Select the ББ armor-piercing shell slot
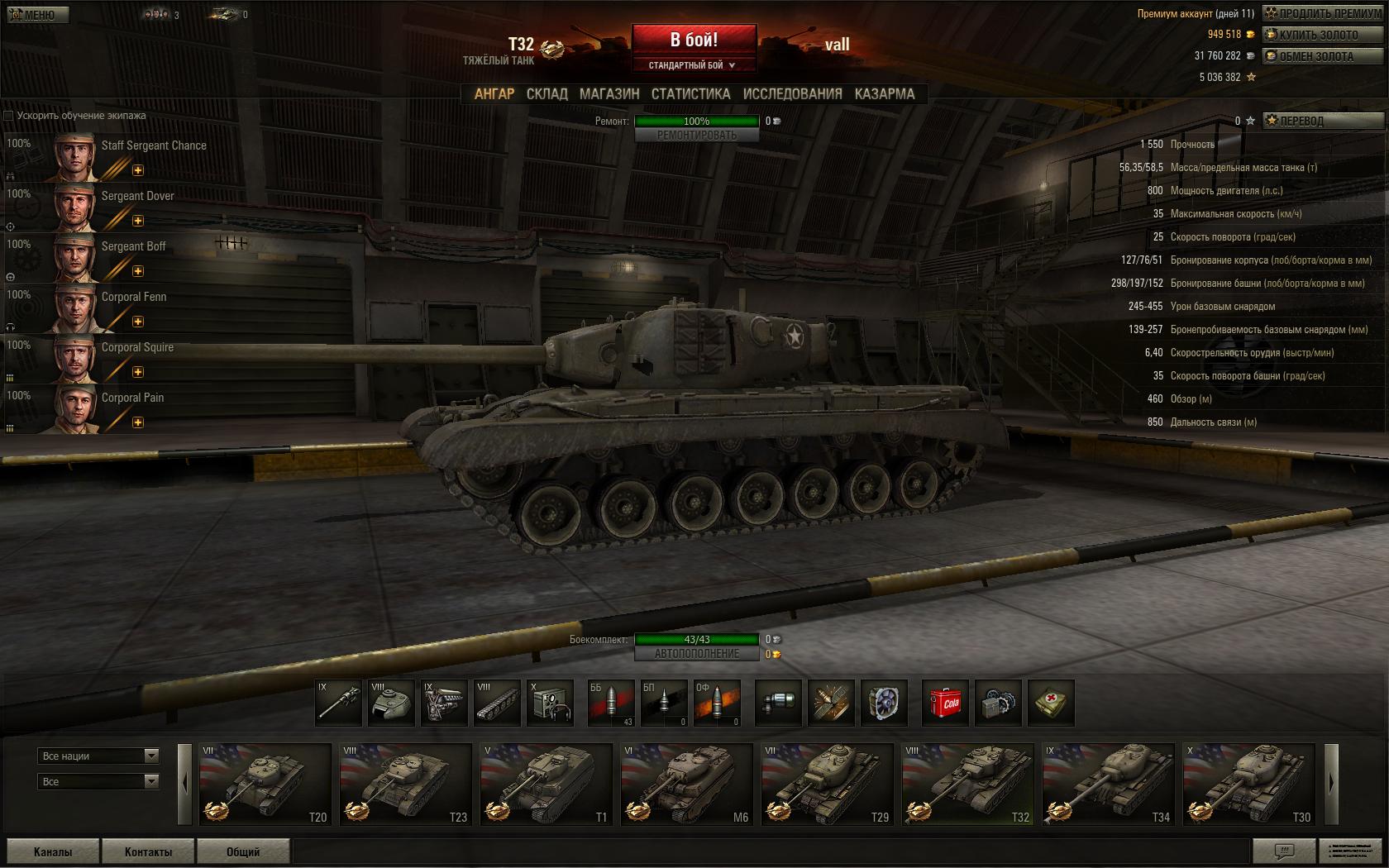Viewport: 1389px width, 868px height. 612,703
